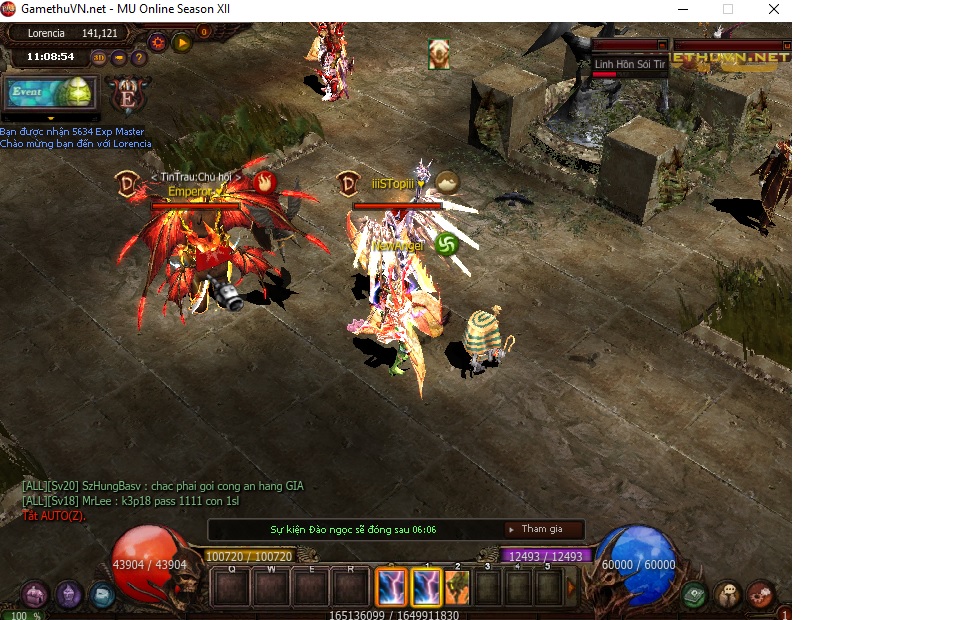960x620 pixels.
Task: Click the yellow play arrow button
Action: pyautogui.click(x=182, y=42)
